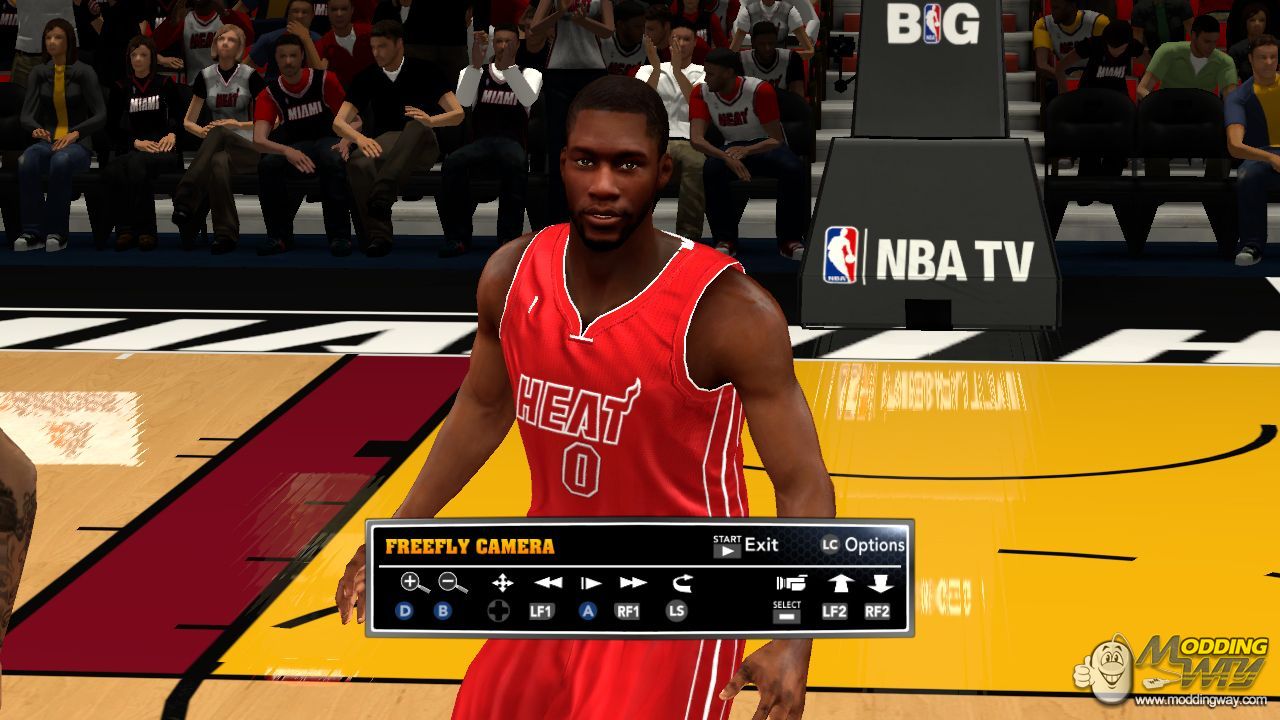Screen dimensions: 1280x720
Task: Select the four-way move camera icon
Action: click(x=502, y=582)
